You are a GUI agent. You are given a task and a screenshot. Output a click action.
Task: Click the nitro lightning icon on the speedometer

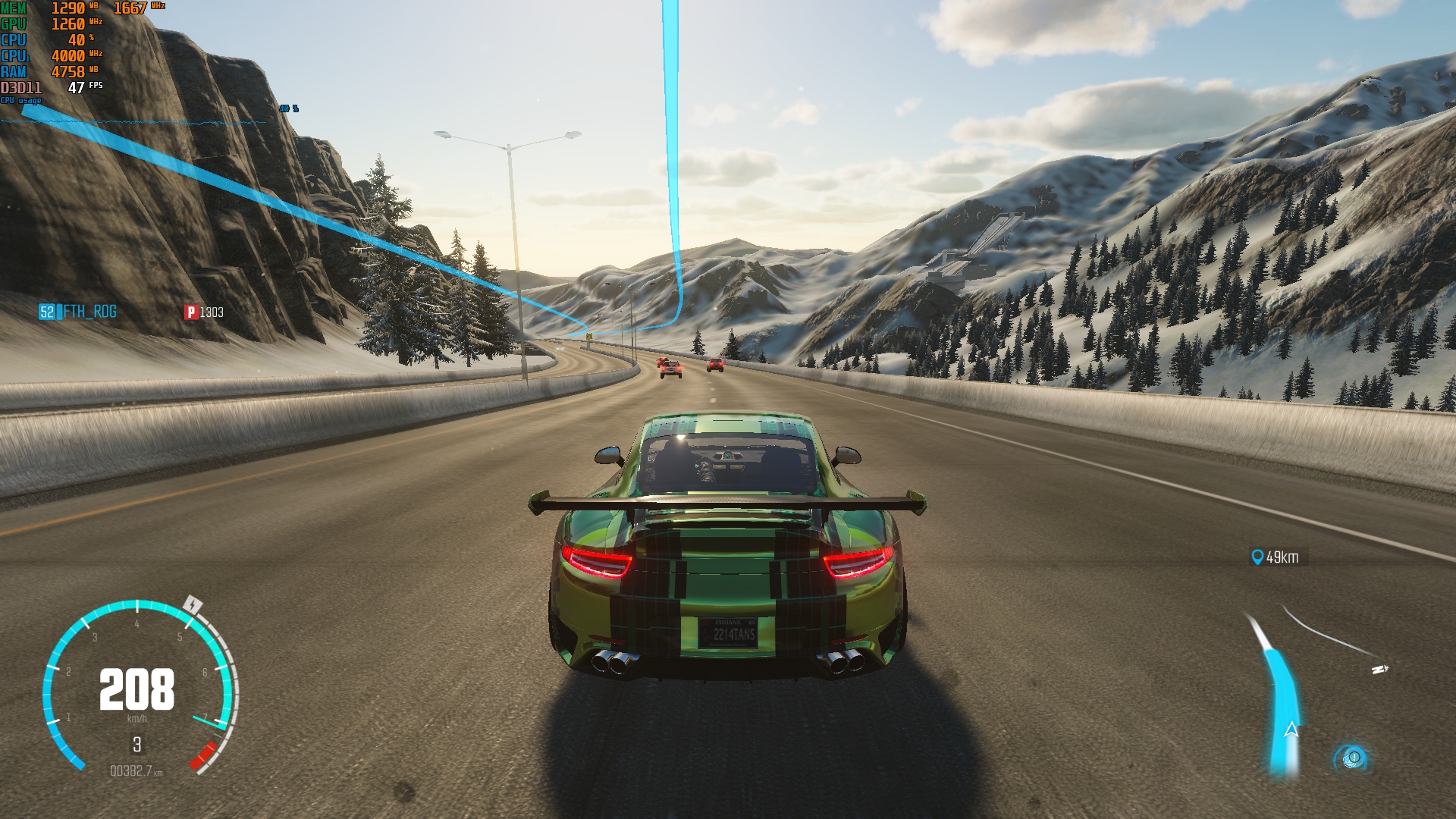coord(193,604)
